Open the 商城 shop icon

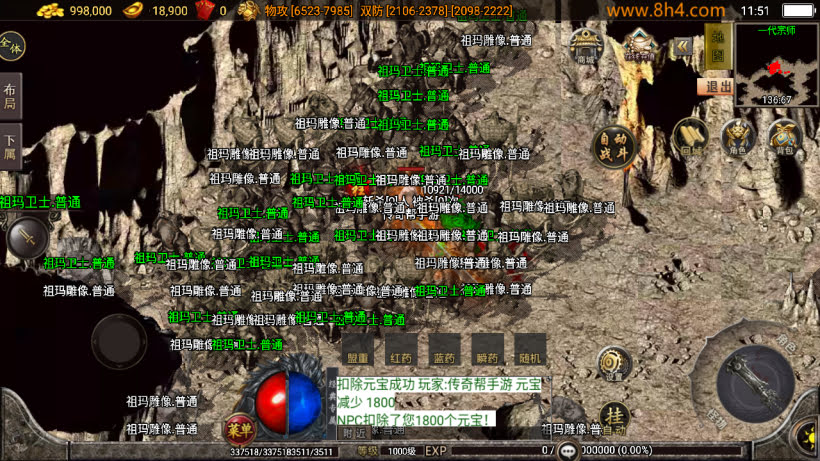(586, 46)
